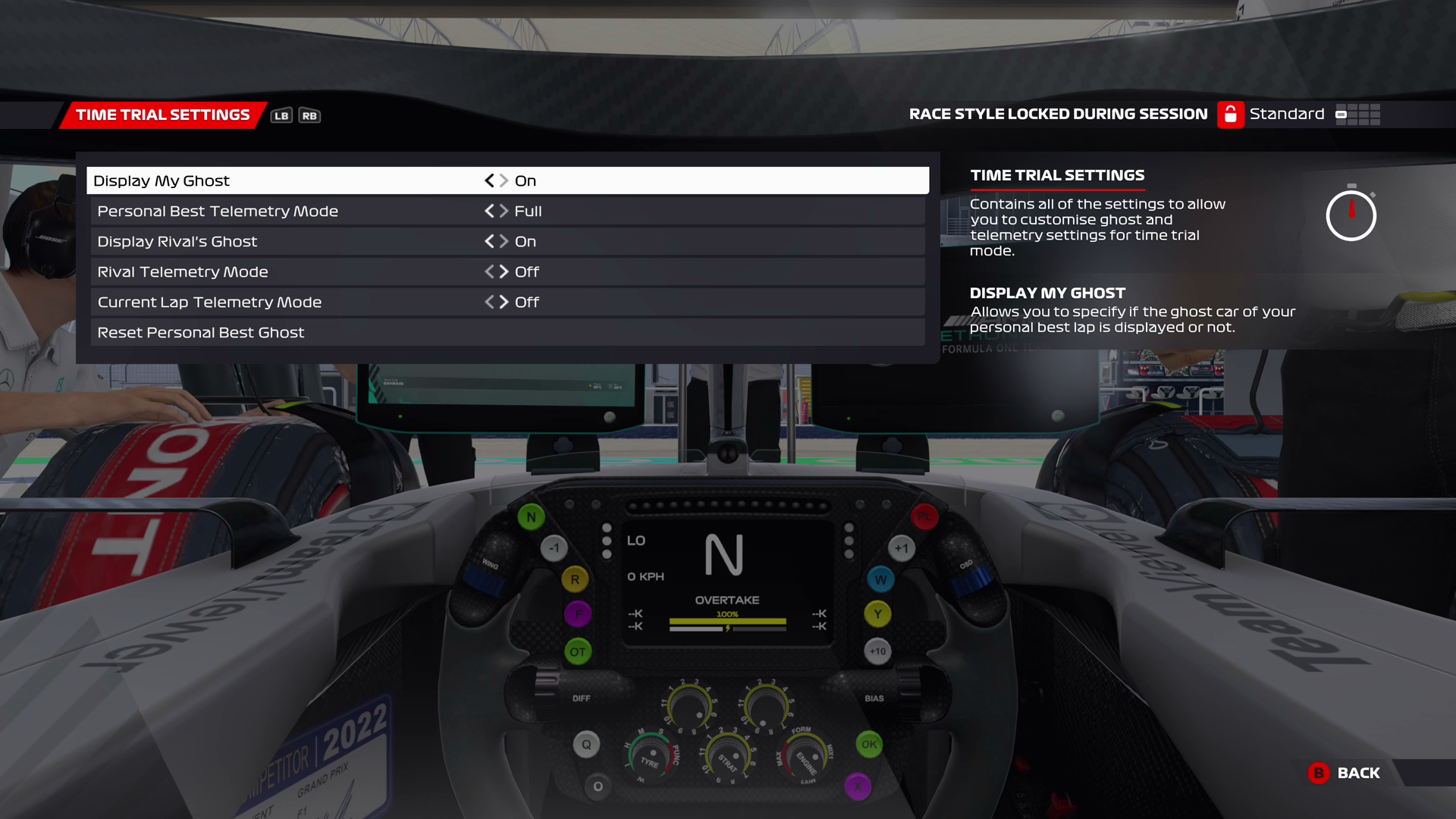Screen dimensions: 1456x819
Task: Click the RB shoulder button icon
Action: coord(310,115)
